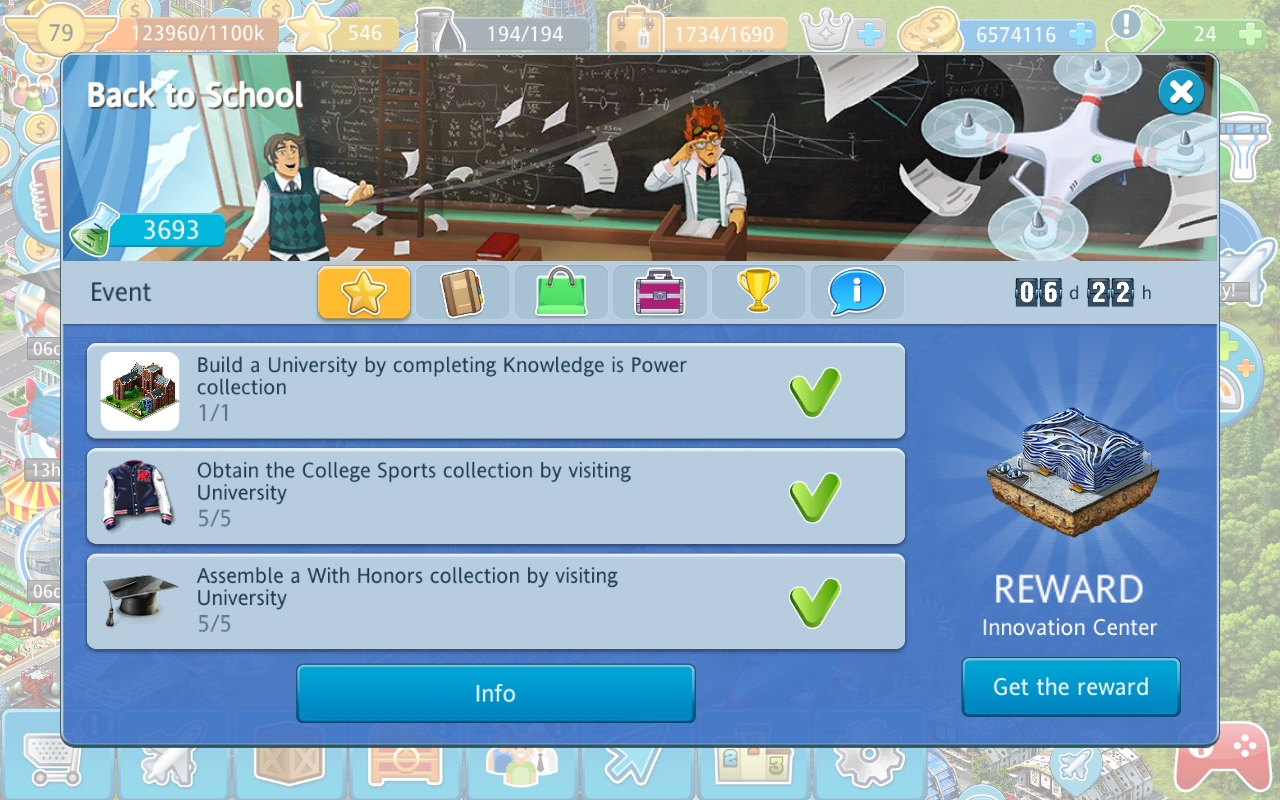Choose the College Sports collection task row
This screenshot has height=800, width=1280.
pos(495,496)
